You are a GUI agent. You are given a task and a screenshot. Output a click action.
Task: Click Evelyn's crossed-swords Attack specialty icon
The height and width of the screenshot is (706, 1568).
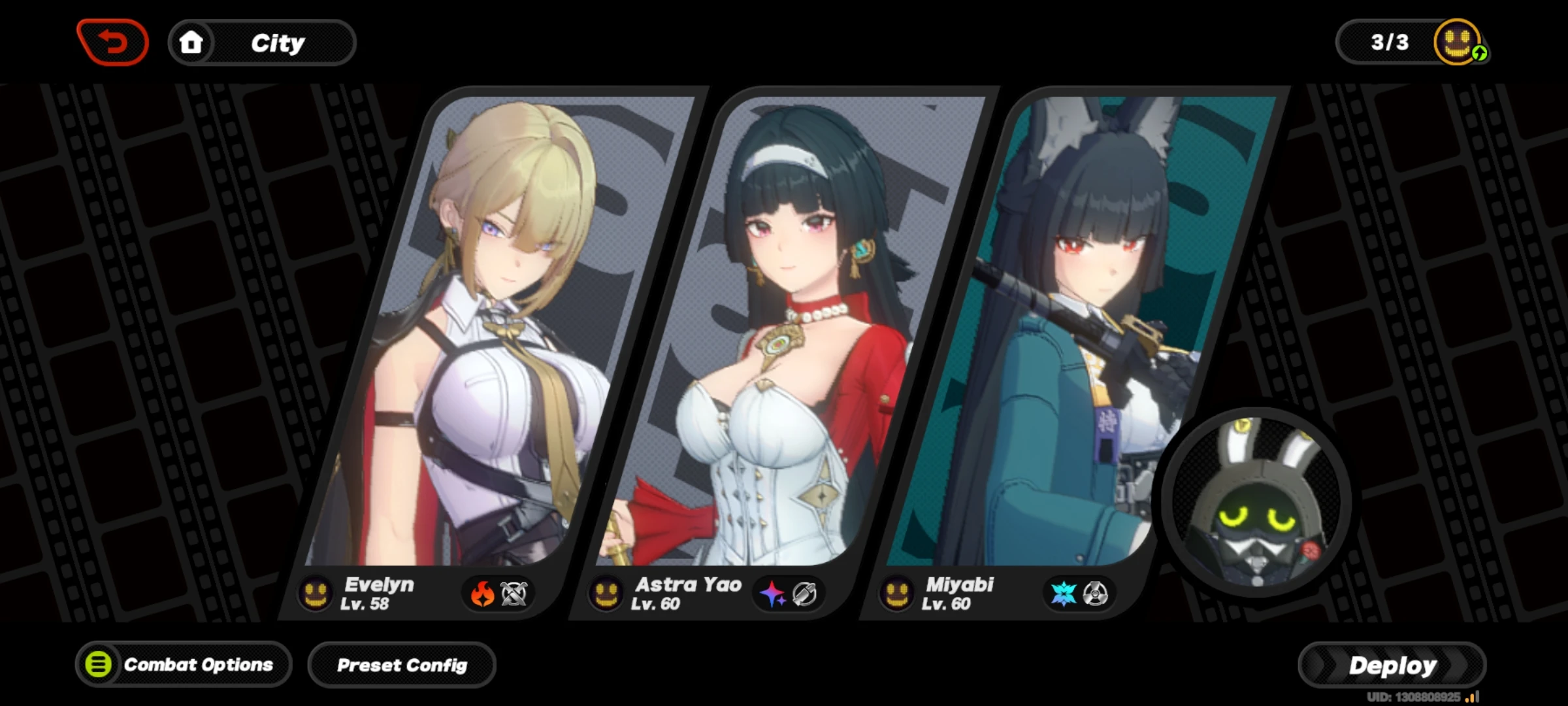tap(516, 594)
